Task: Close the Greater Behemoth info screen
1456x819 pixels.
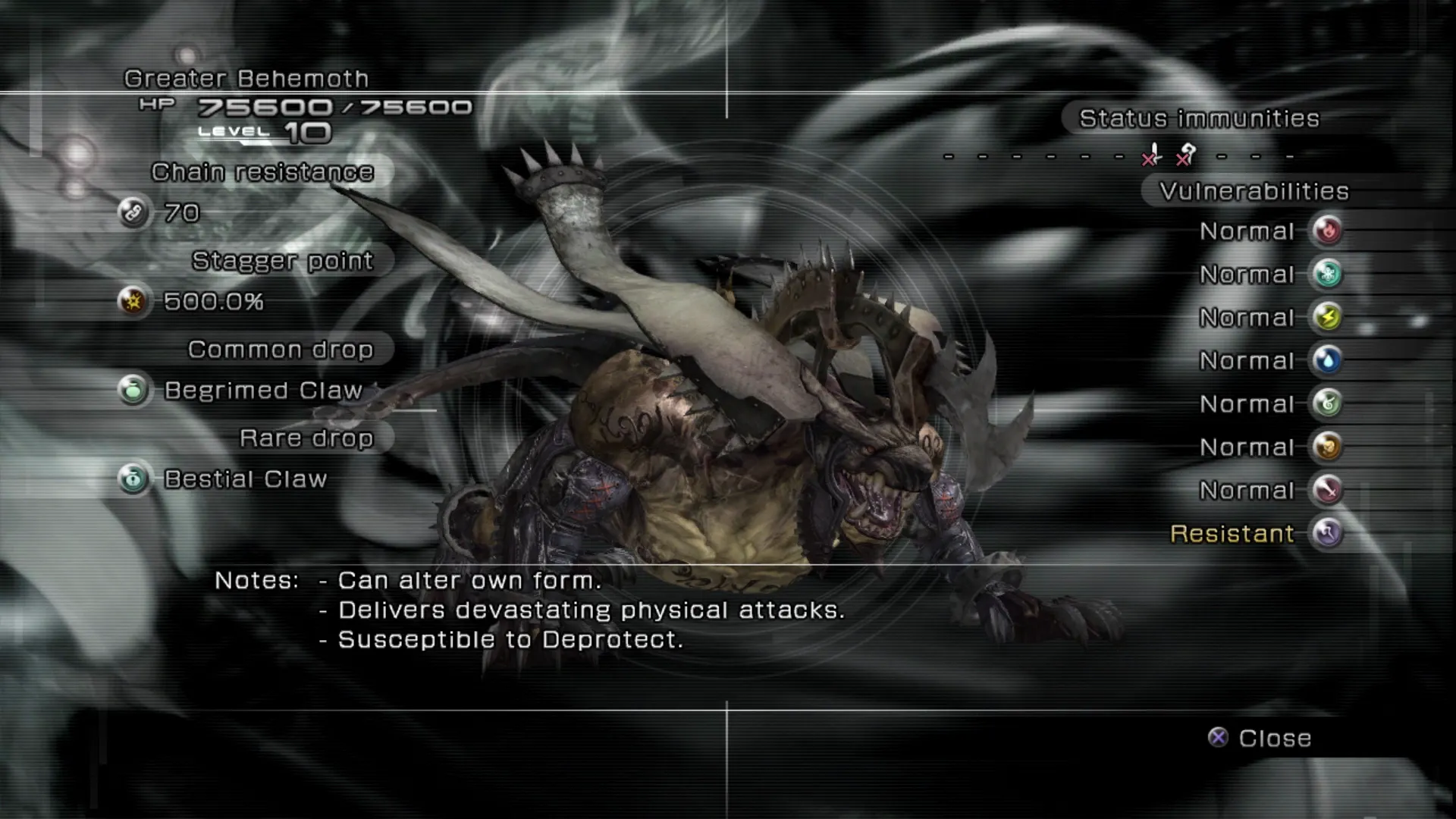Action: (1260, 738)
